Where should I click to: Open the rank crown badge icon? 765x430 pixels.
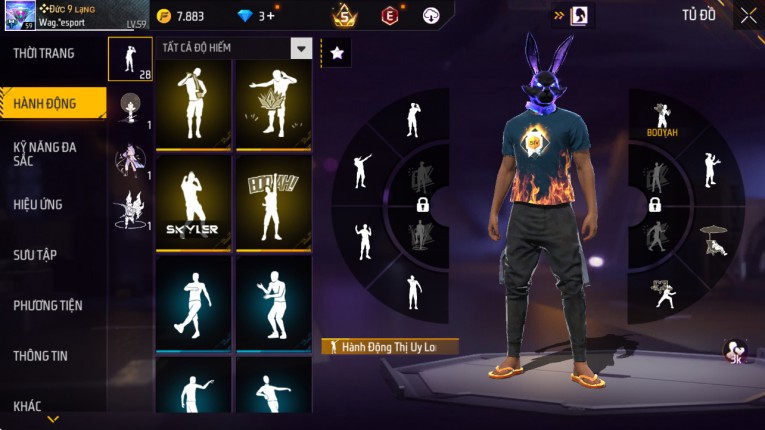click(345, 15)
